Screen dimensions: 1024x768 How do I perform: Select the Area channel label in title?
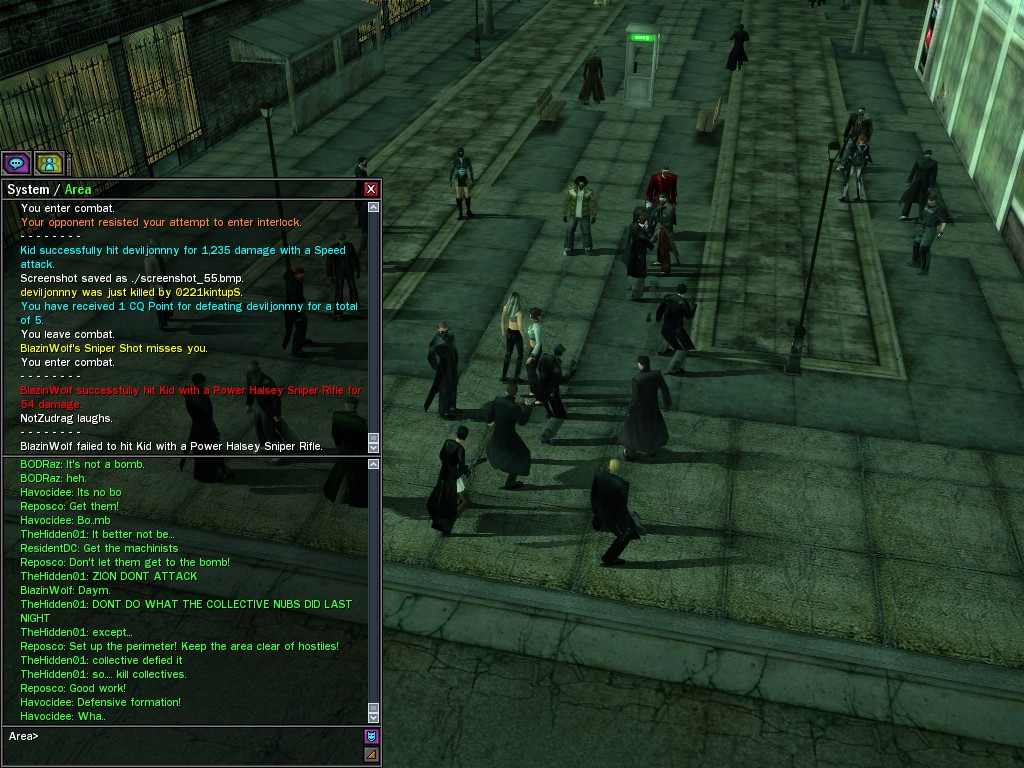click(x=78, y=189)
